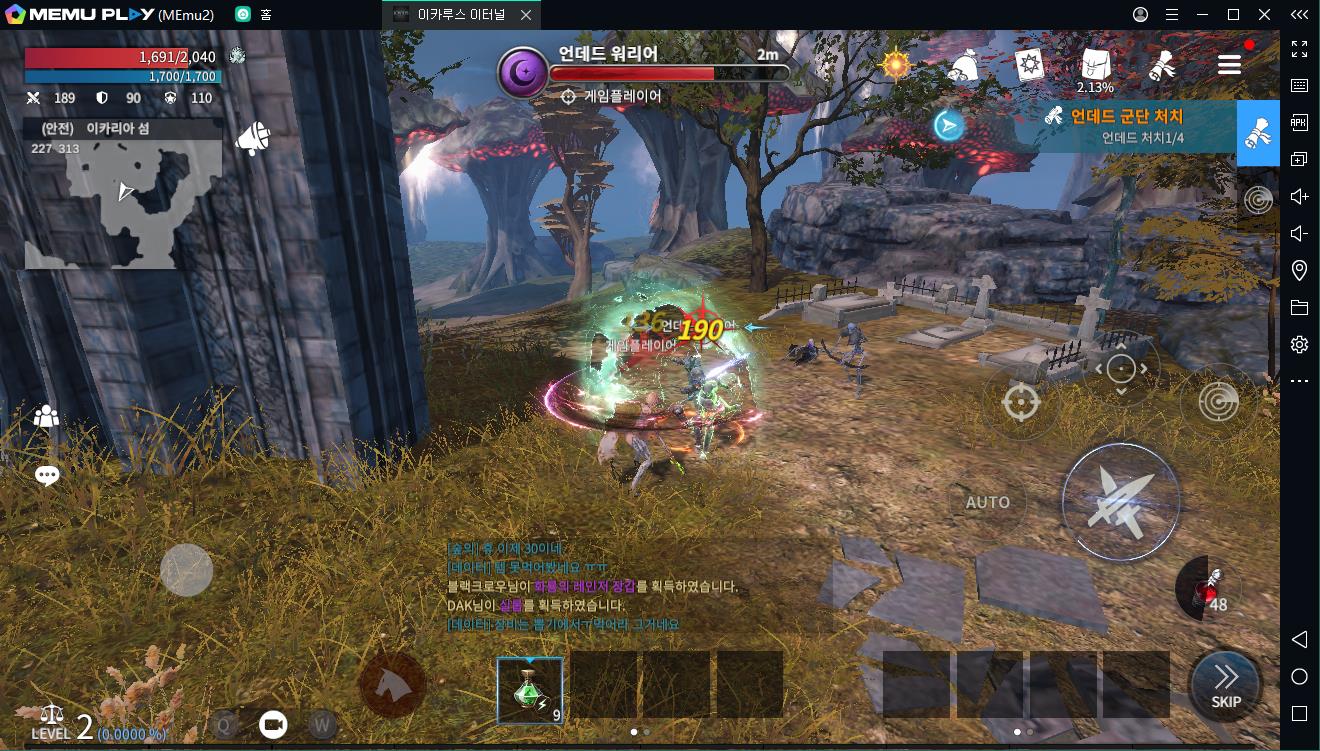Open the quest scroll icon in top bar

(1161, 65)
